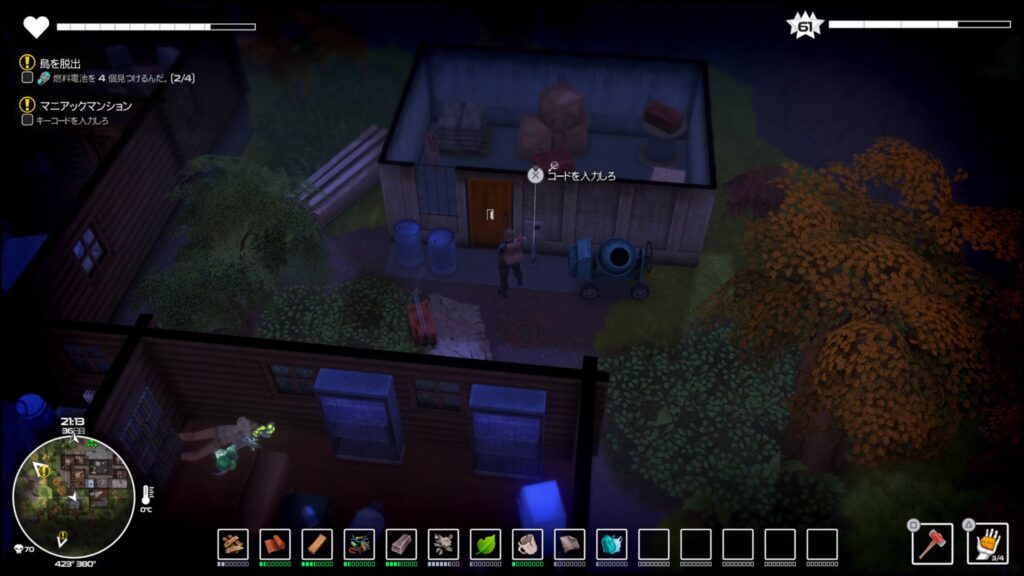This screenshot has width=1024, height=576.
Task: Choose the equipped red axe weapon slot
Action: click(x=932, y=544)
